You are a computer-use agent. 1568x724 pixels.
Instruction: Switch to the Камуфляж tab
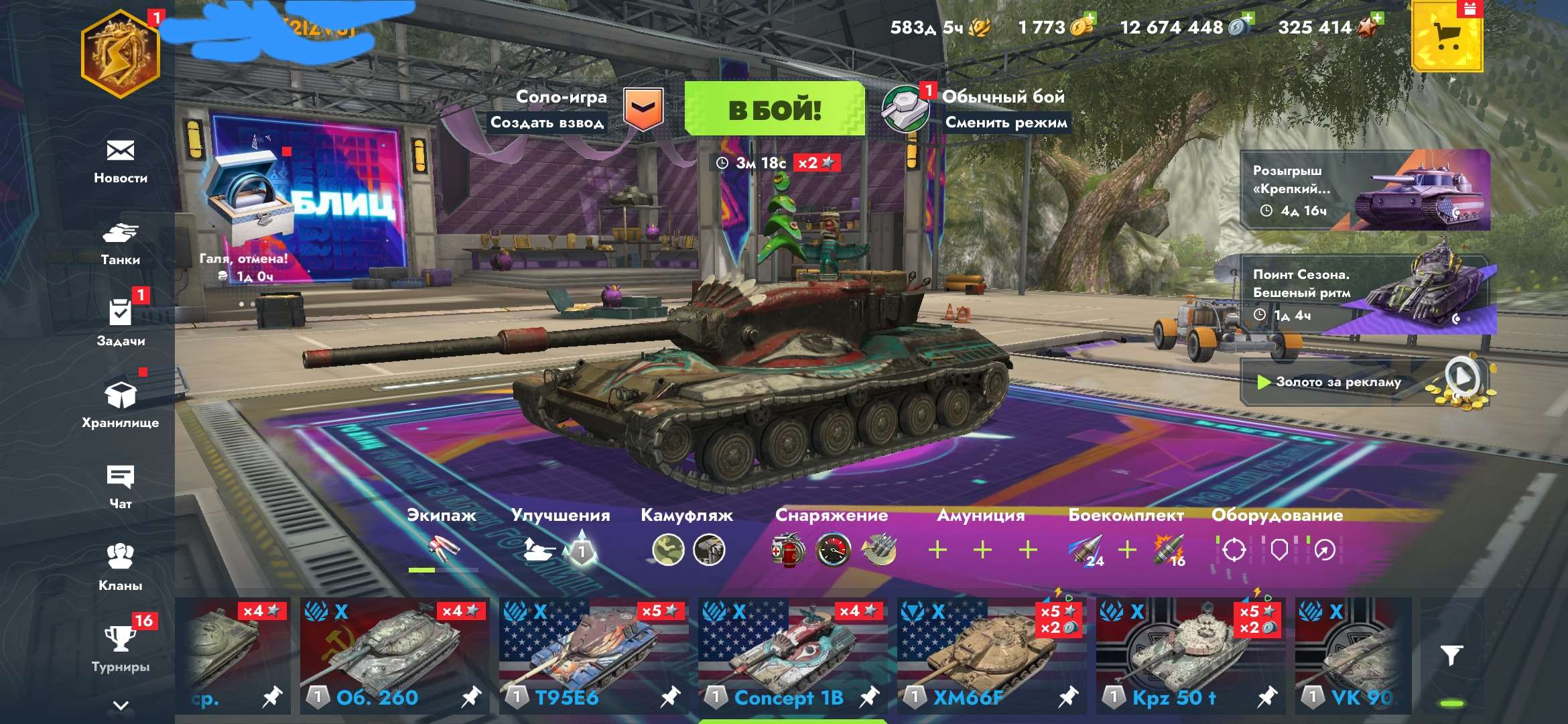point(684,516)
